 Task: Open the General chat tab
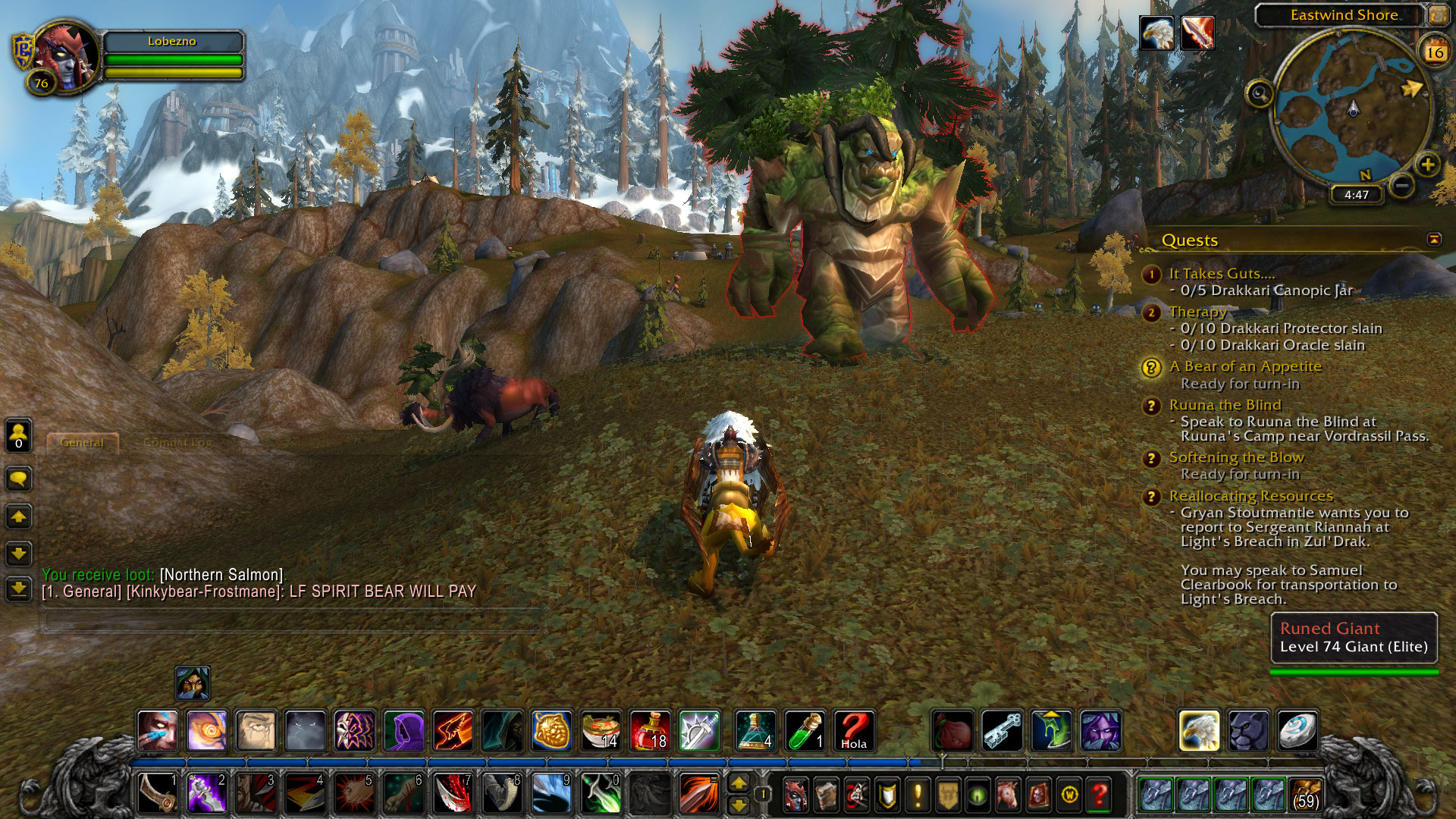82,442
